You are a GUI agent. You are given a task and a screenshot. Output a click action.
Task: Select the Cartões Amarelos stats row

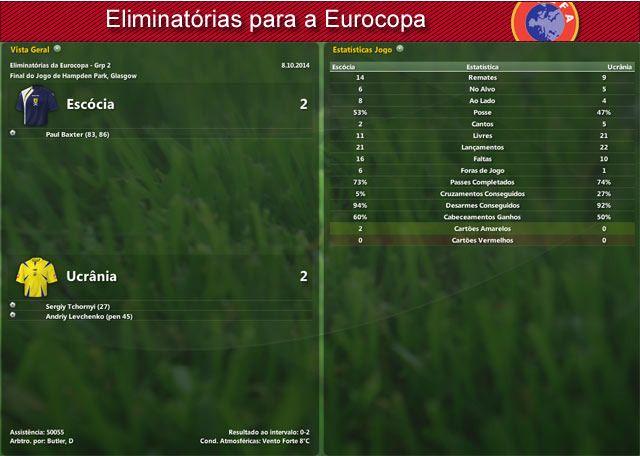coord(482,229)
